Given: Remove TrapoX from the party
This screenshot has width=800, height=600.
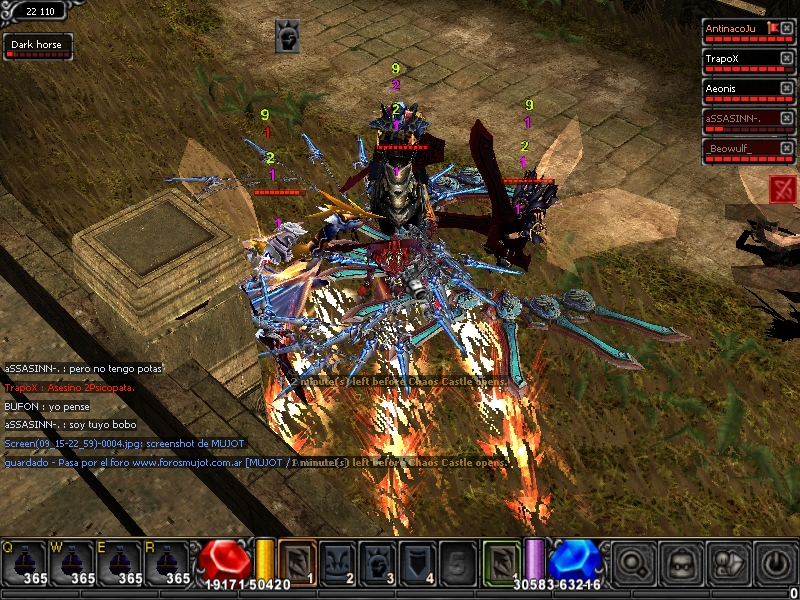Looking at the screenshot, I should click(x=786, y=58).
